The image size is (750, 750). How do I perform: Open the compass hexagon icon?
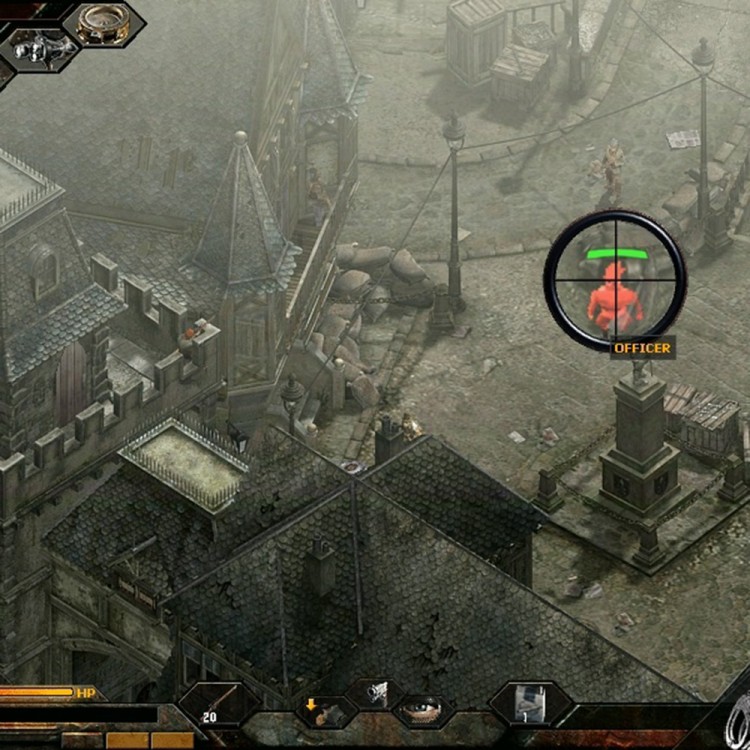click(x=103, y=22)
